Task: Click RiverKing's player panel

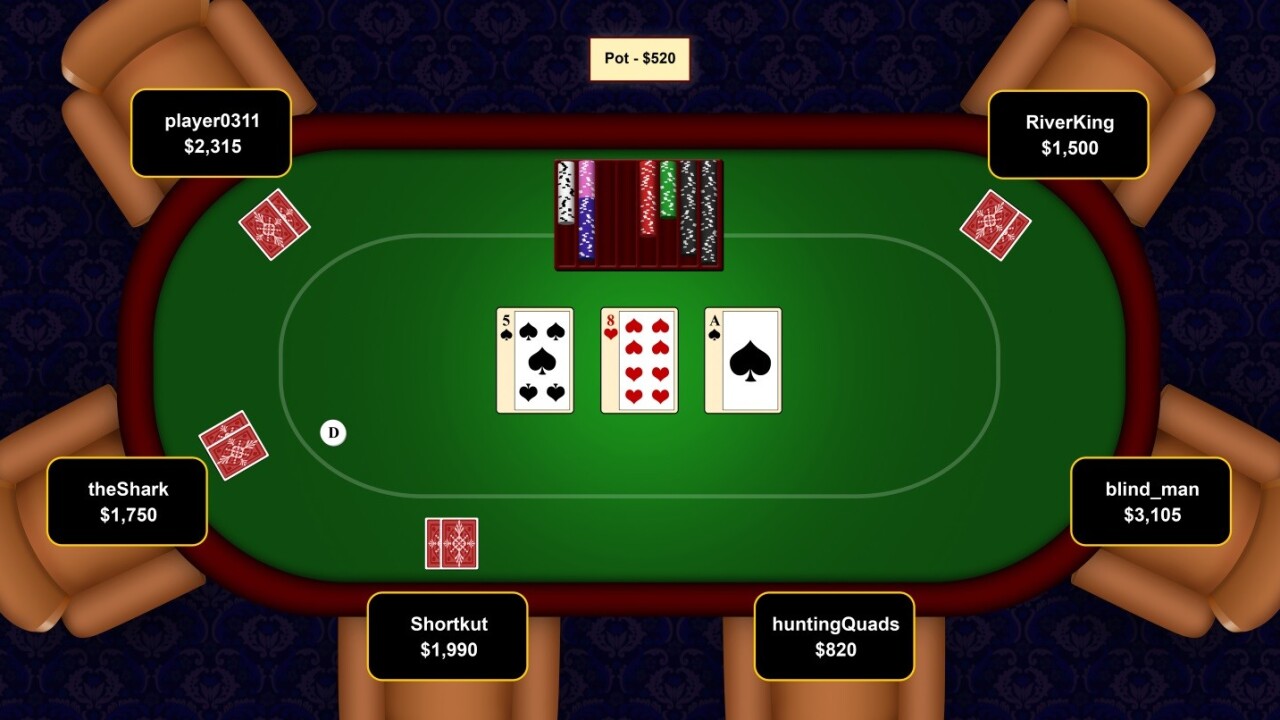Action: click(x=1068, y=135)
